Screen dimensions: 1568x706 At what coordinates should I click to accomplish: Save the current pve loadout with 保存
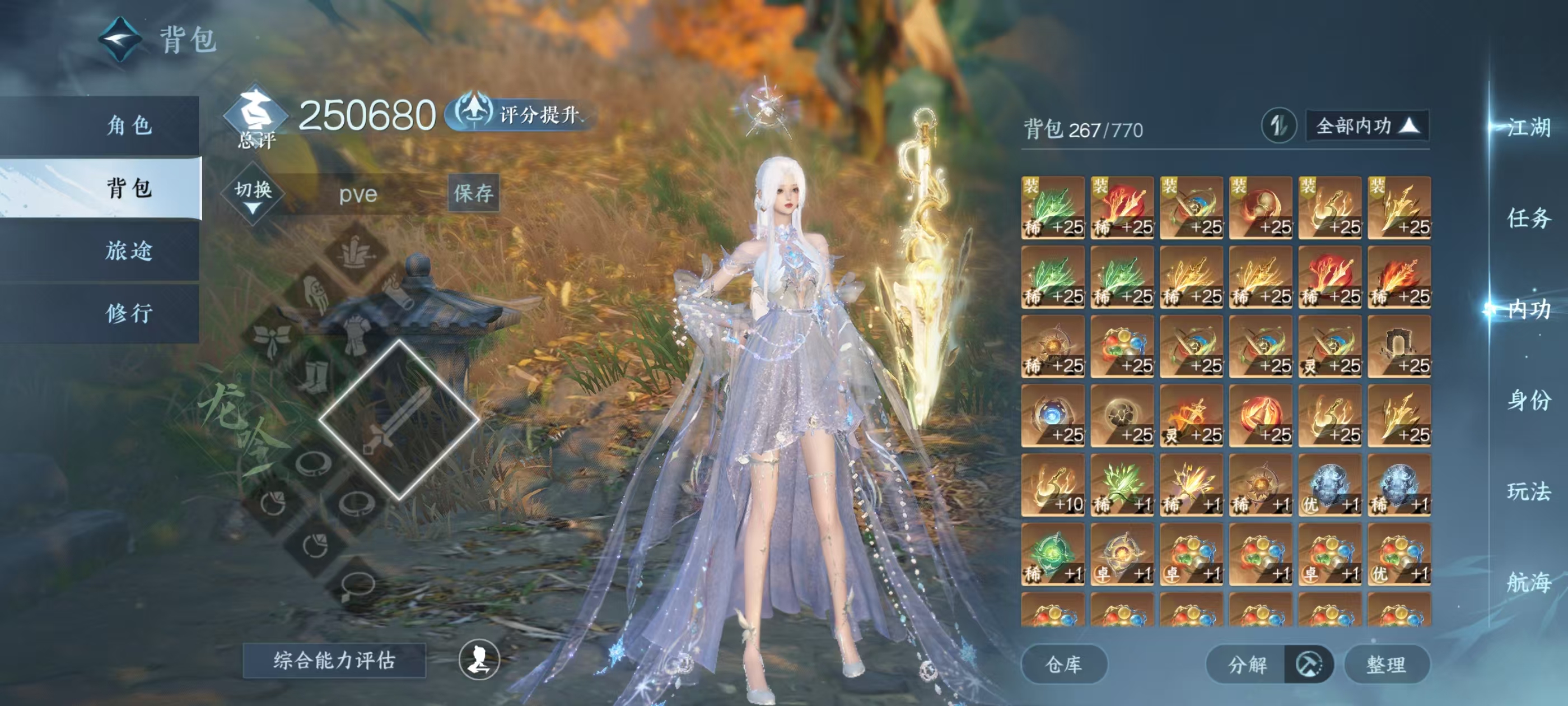pos(474,193)
